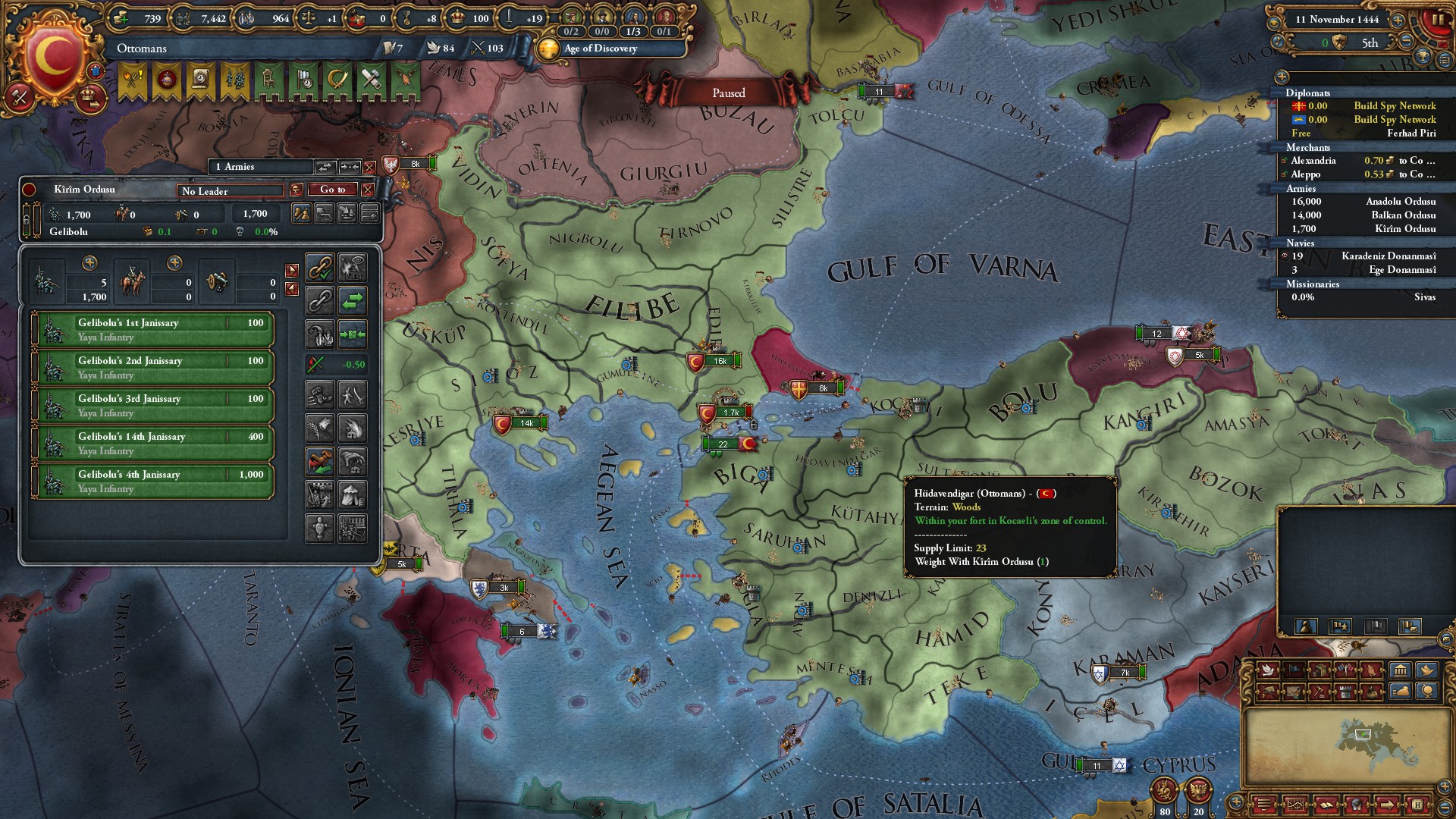Close the Kirim Ordusu army panel
The height and width of the screenshot is (819, 1456).
click(x=368, y=190)
